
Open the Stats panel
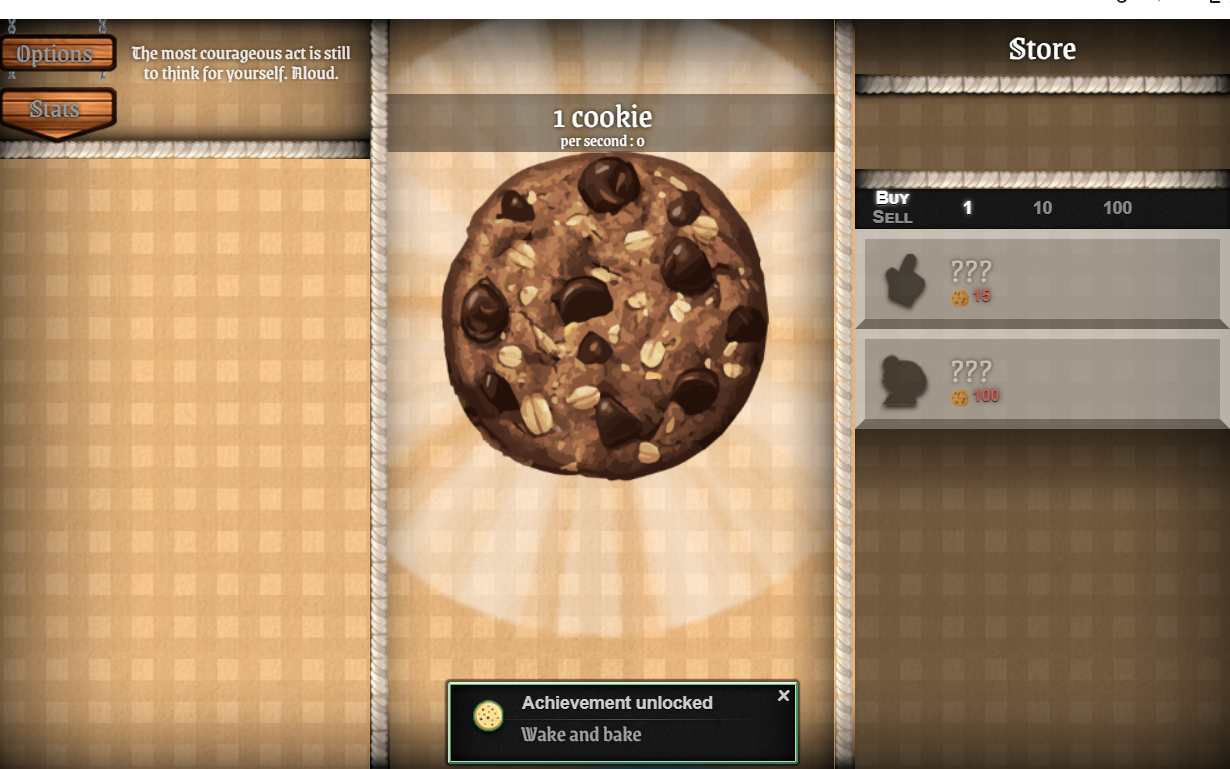(x=56, y=109)
